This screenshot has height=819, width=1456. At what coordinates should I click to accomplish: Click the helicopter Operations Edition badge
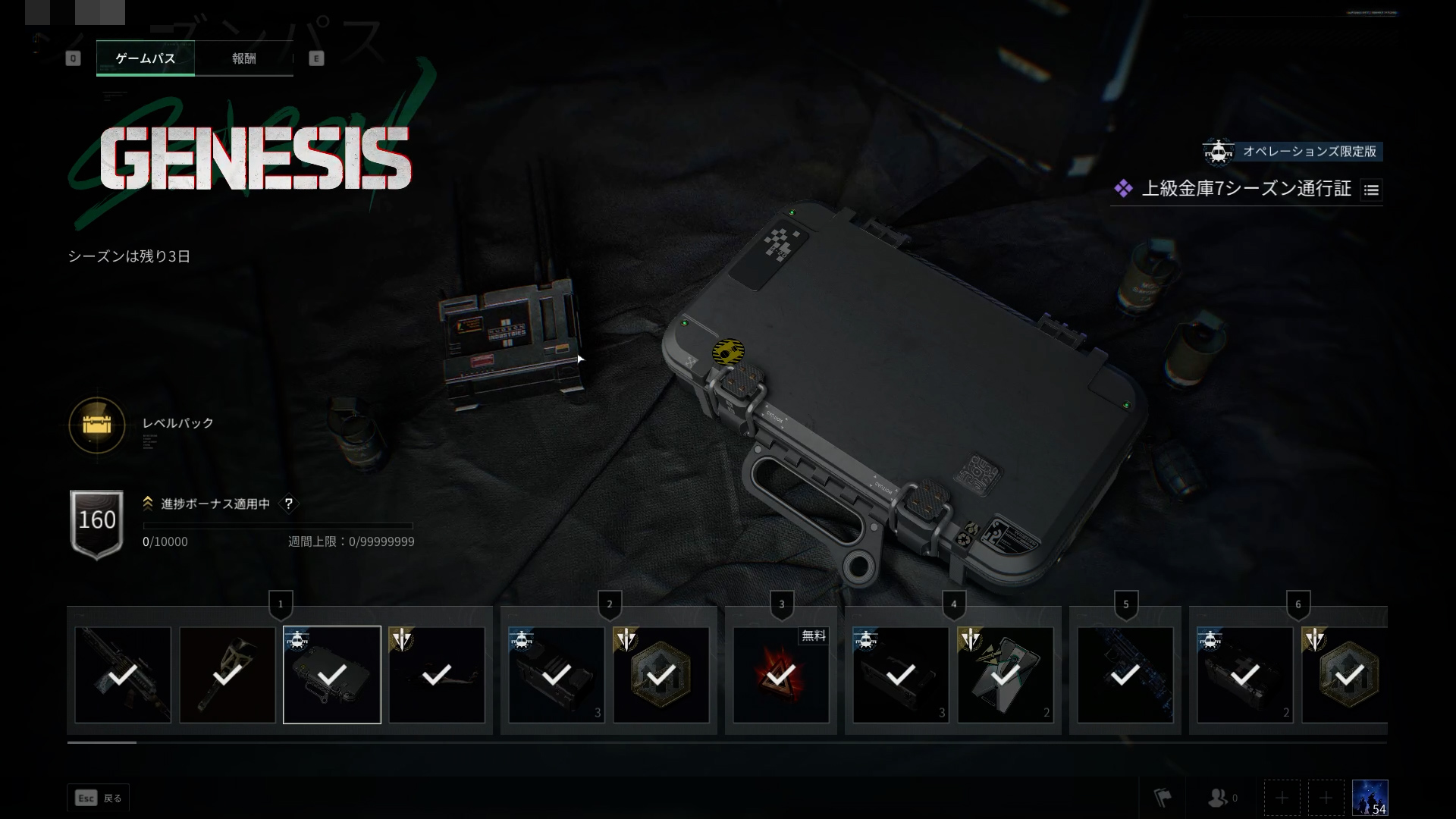1220,151
